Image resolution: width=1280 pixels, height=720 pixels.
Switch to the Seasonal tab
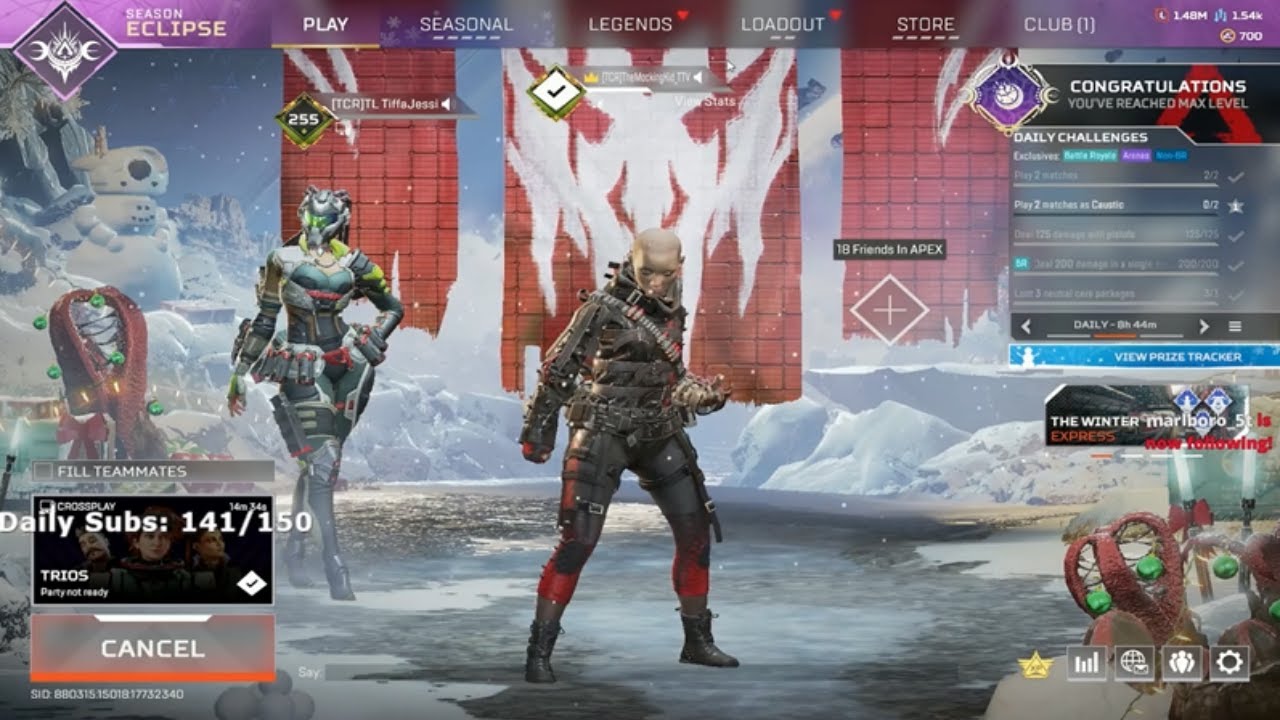click(x=468, y=23)
